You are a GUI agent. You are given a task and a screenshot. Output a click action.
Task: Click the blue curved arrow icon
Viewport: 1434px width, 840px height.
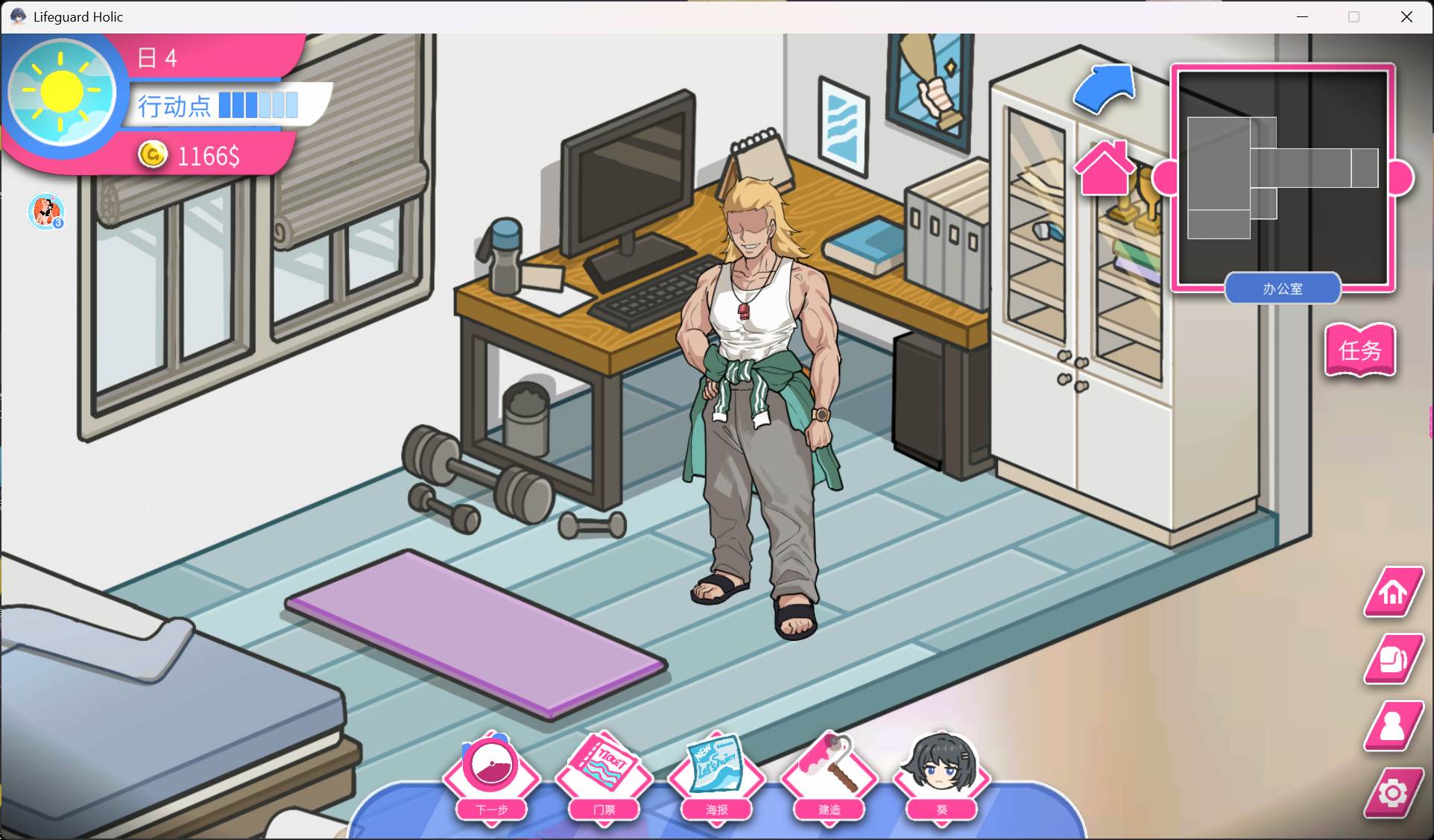(1105, 89)
